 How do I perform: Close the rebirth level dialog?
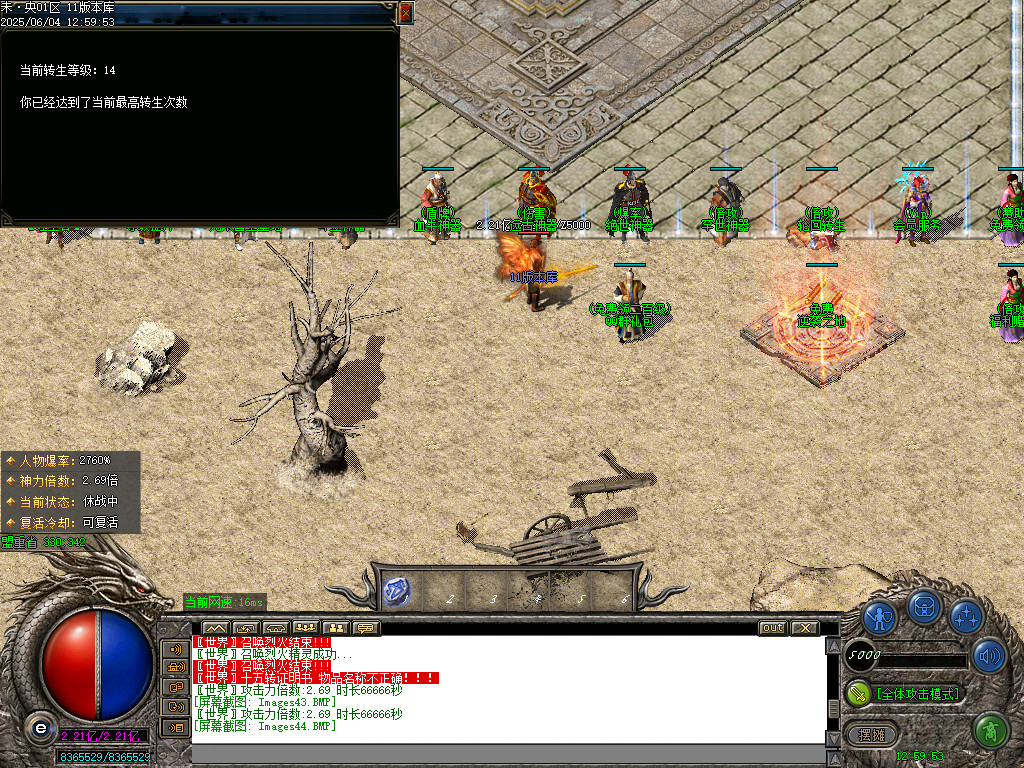[x=406, y=13]
